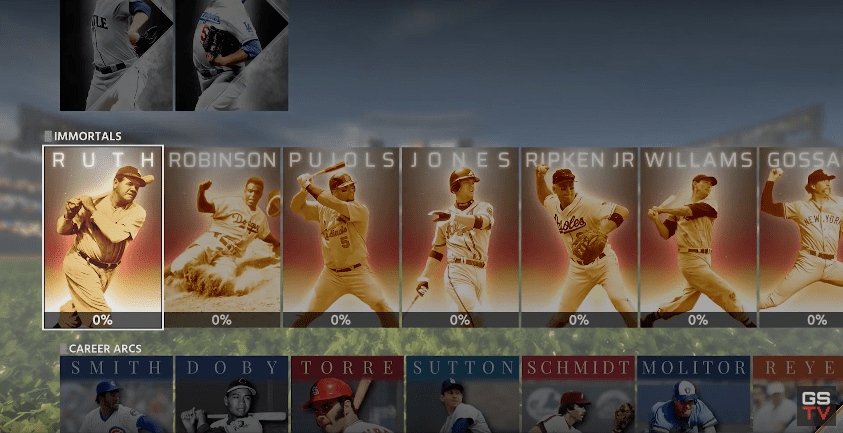Choose the Willams Immortals card
Image resolution: width=843 pixels, height=433 pixels.
pos(698,237)
